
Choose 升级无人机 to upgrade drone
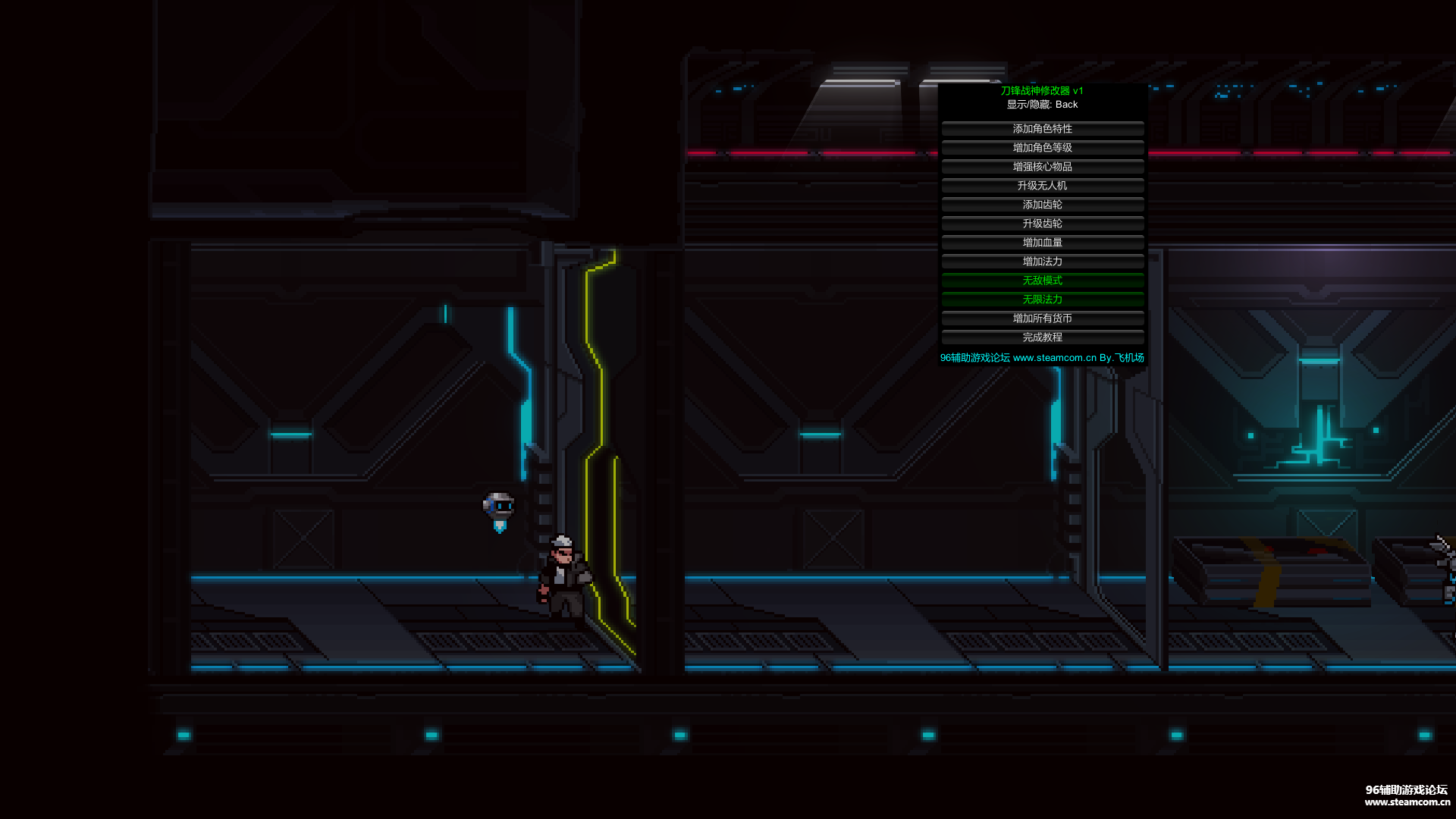click(x=1042, y=186)
